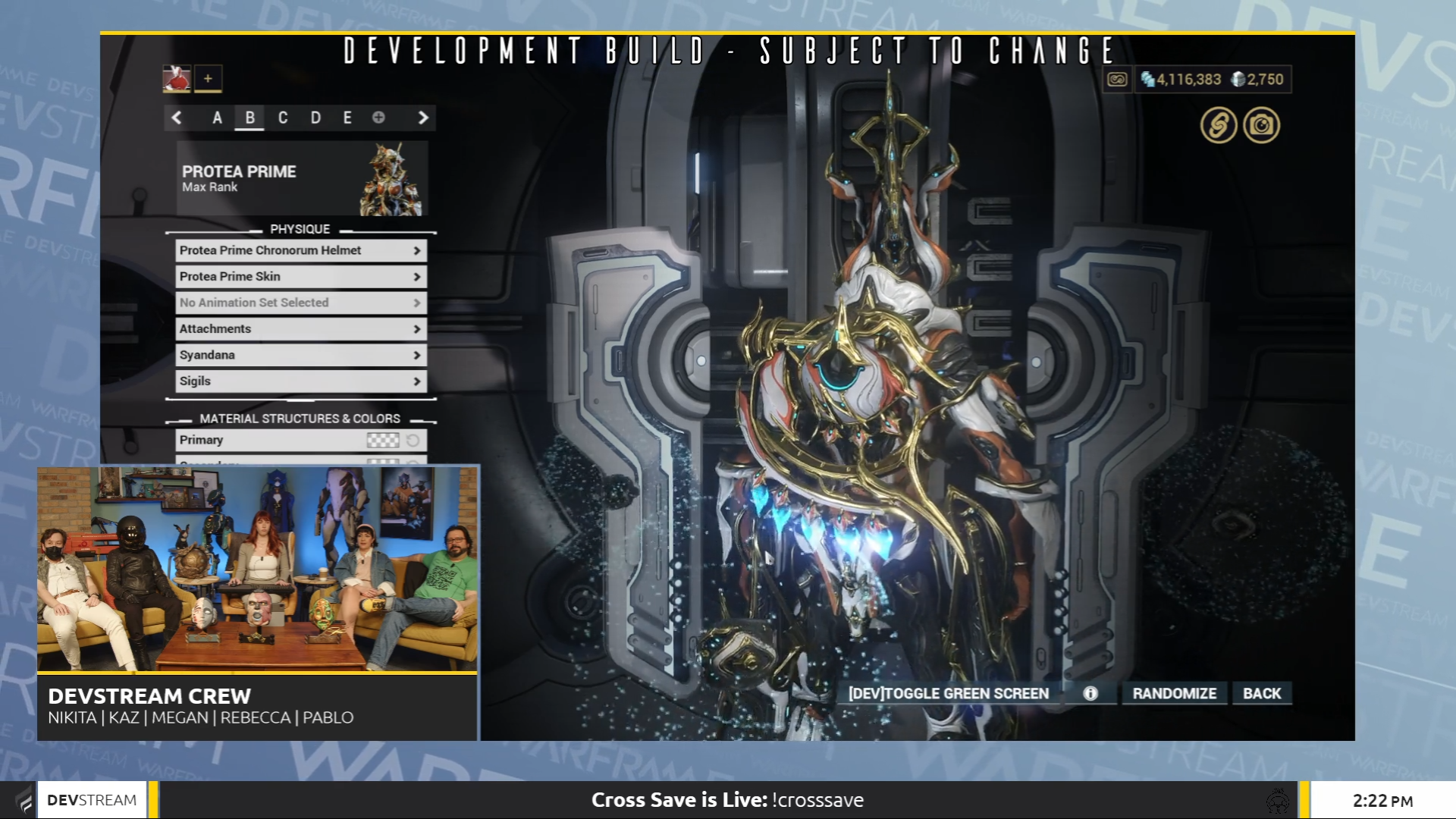Click the info icon next to green screen button
Screen dimensions: 1456x819
pyautogui.click(x=1090, y=692)
